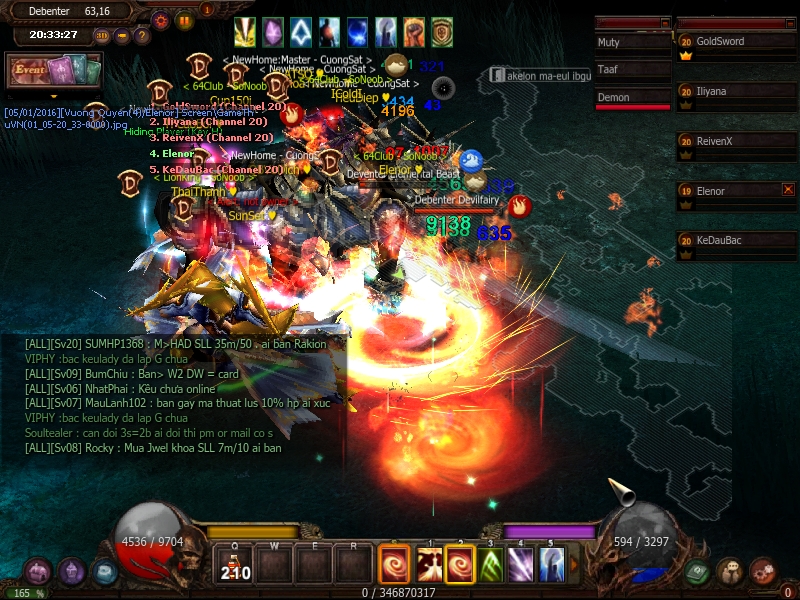Toggle the 3D view button
The width and height of the screenshot is (800, 600).
[x=102, y=36]
